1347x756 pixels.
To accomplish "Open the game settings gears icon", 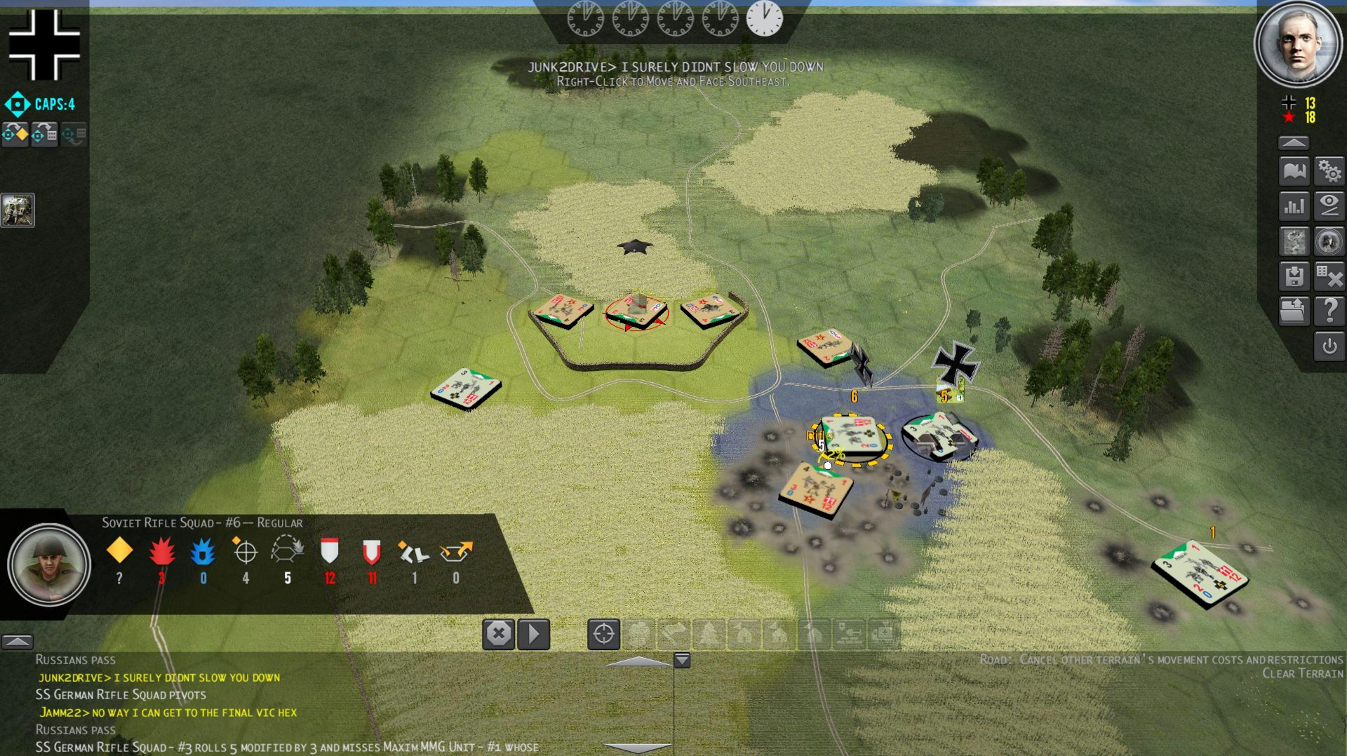I will point(1330,170).
